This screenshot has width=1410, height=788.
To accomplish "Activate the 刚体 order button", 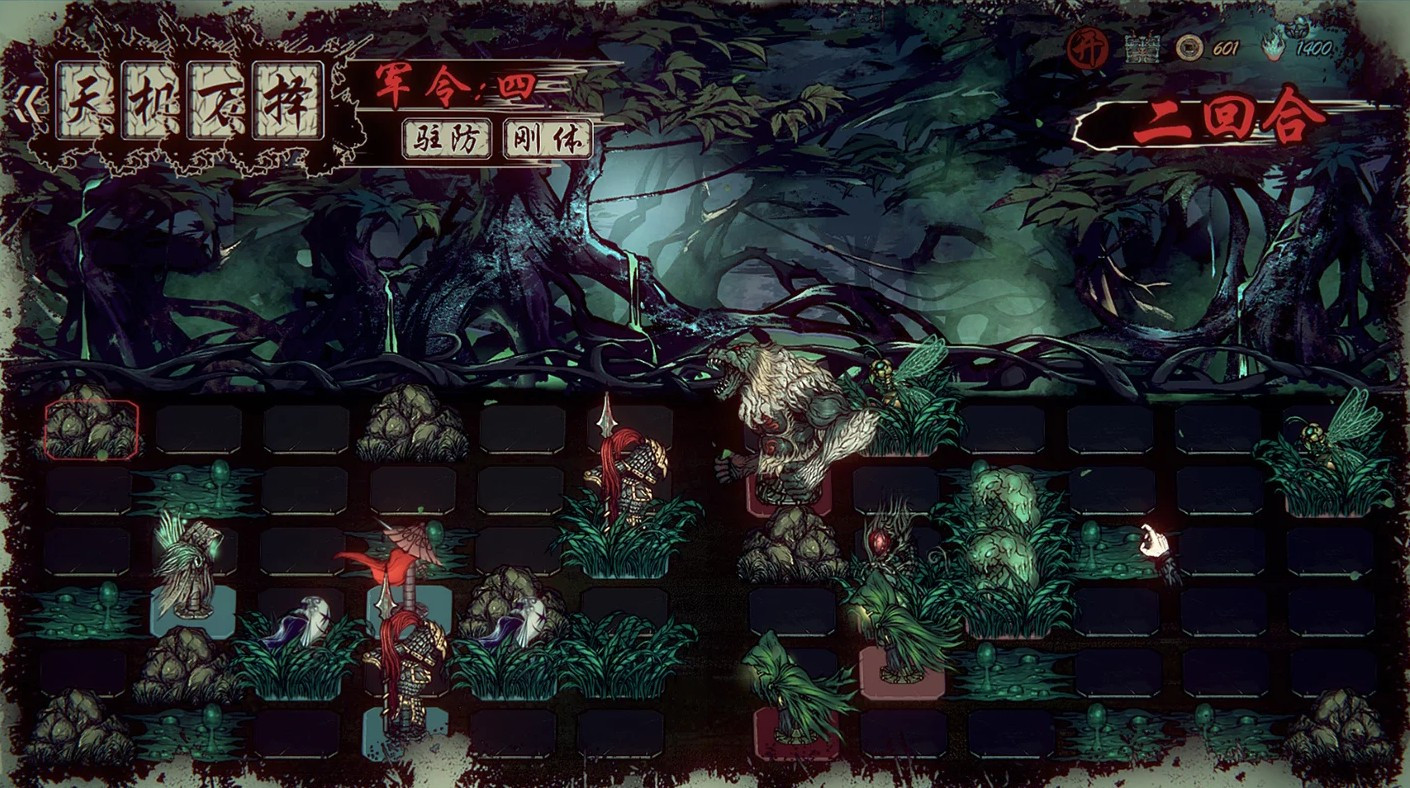I will click(x=548, y=139).
